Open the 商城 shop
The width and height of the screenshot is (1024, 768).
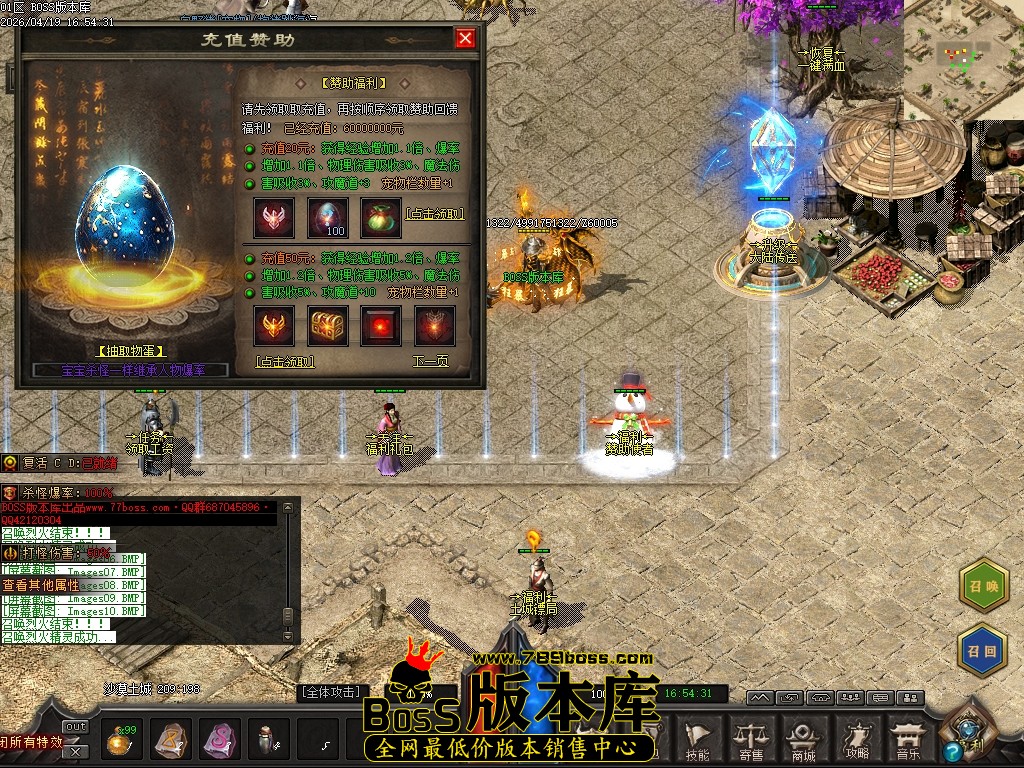coord(804,741)
